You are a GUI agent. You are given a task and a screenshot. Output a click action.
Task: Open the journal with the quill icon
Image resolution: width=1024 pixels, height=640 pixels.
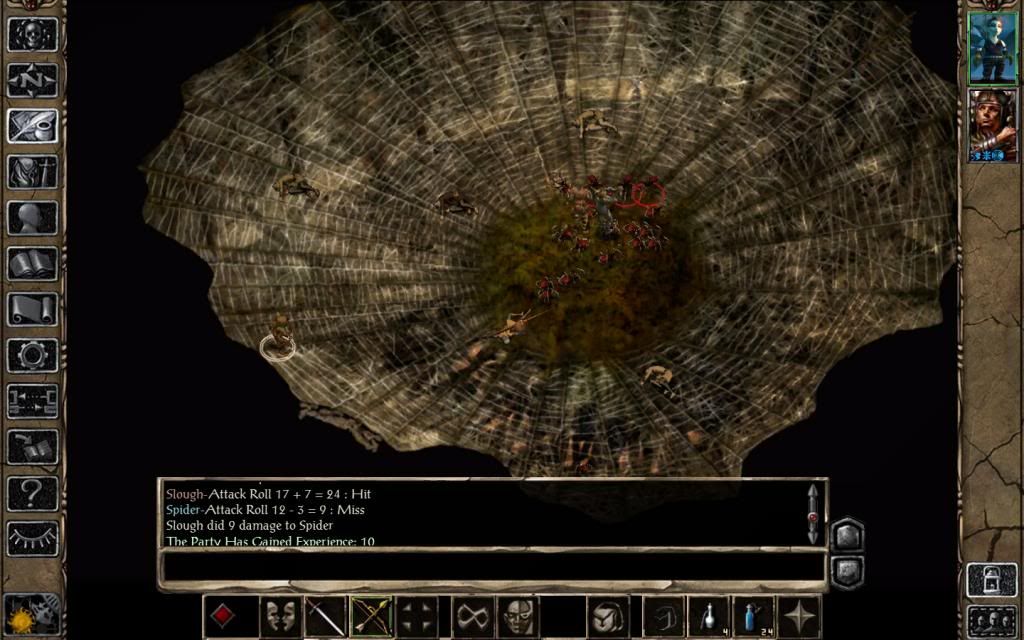click(32, 125)
